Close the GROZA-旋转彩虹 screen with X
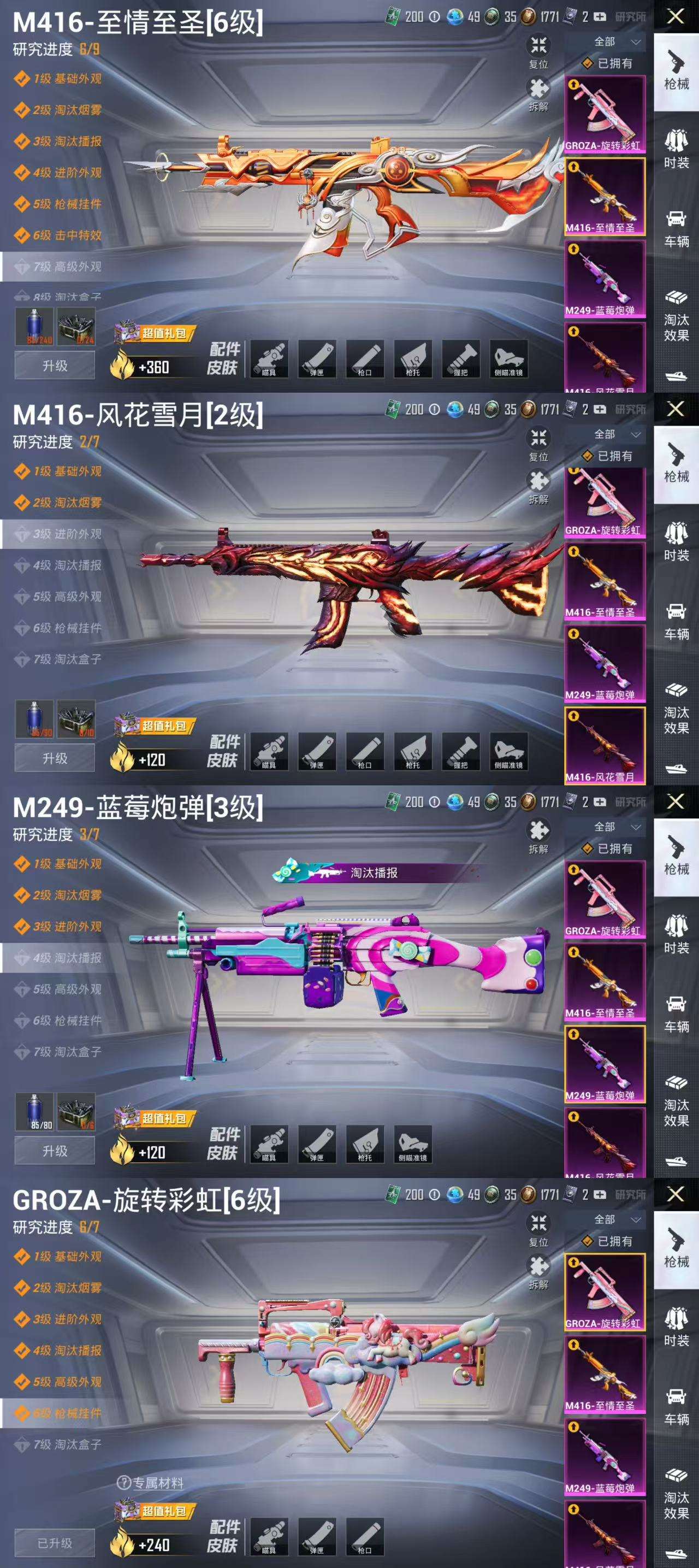 pos(676,1194)
